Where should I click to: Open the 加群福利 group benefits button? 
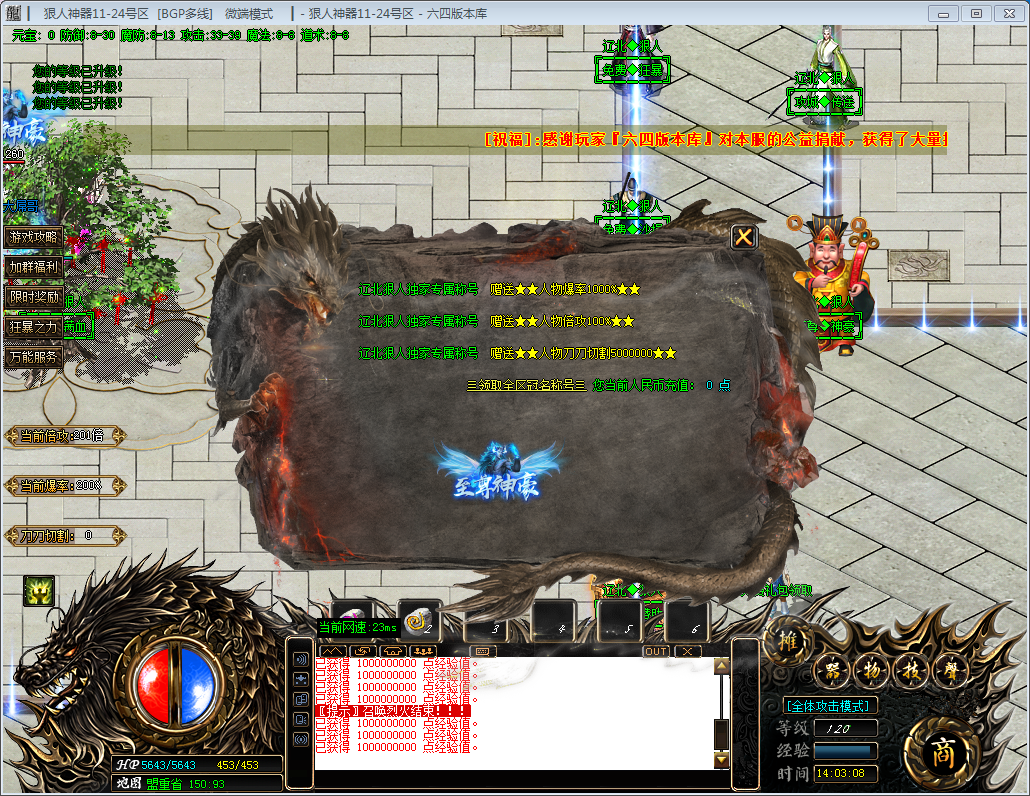34,267
